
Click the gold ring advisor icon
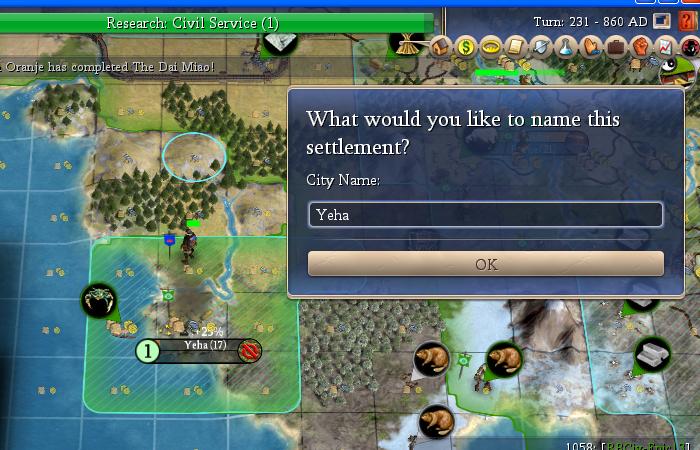pos(490,46)
